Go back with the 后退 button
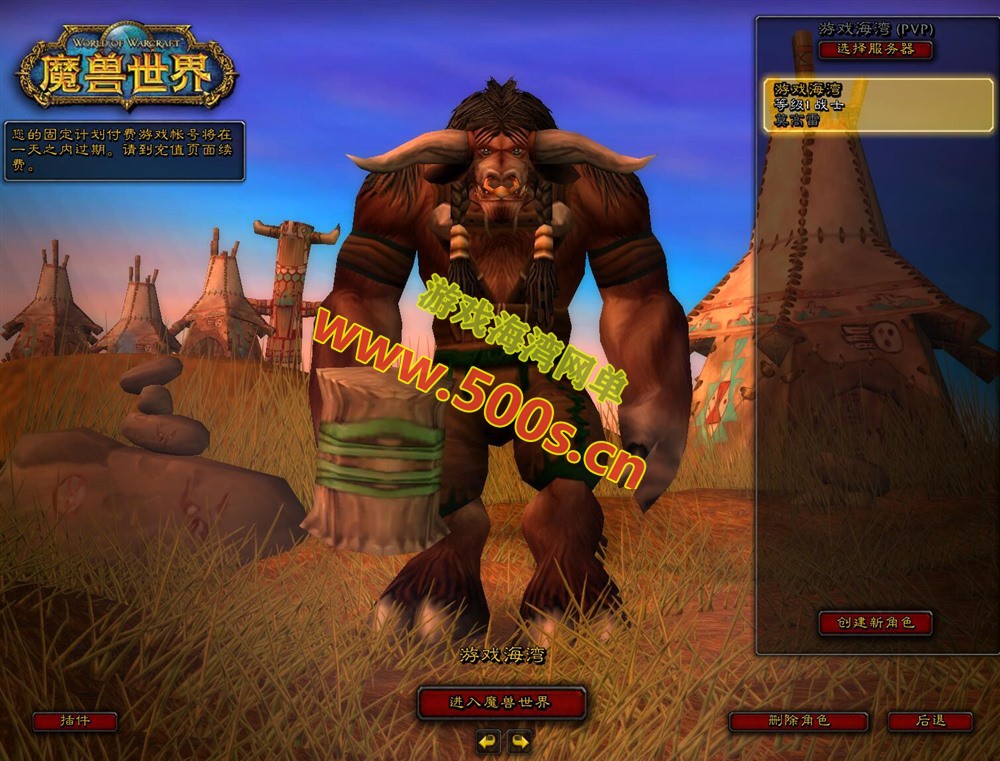Viewport: 1000px width, 761px height. pyautogui.click(x=930, y=721)
